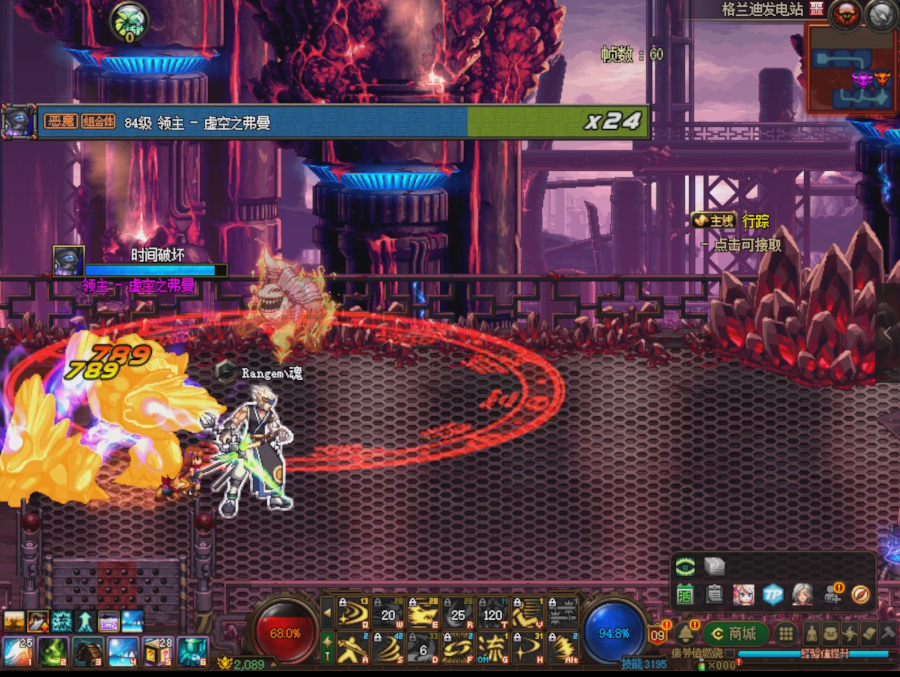Activate the 流 skill on G
900x677 pixels.
(x=492, y=648)
